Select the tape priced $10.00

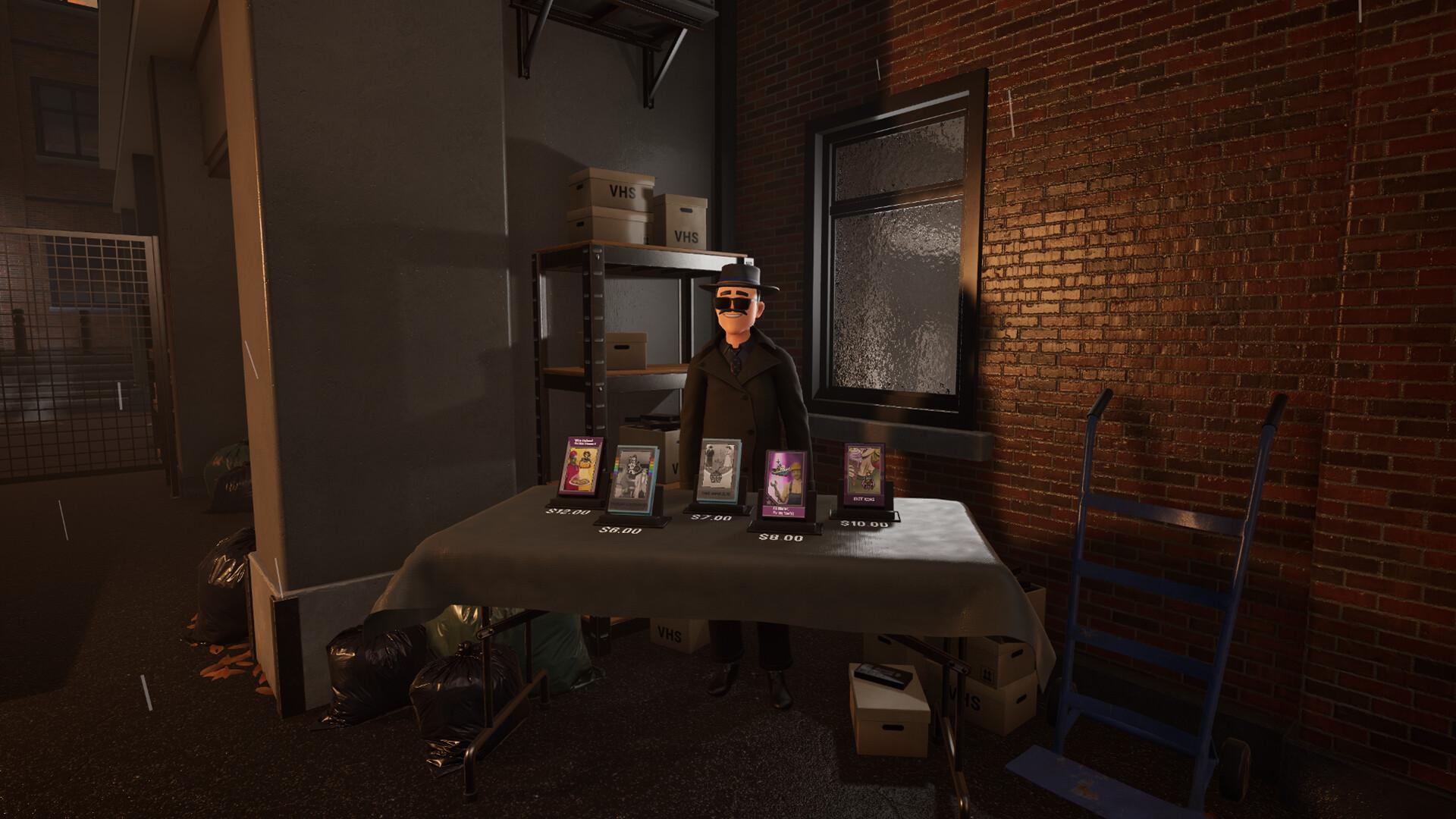coord(864,475)
